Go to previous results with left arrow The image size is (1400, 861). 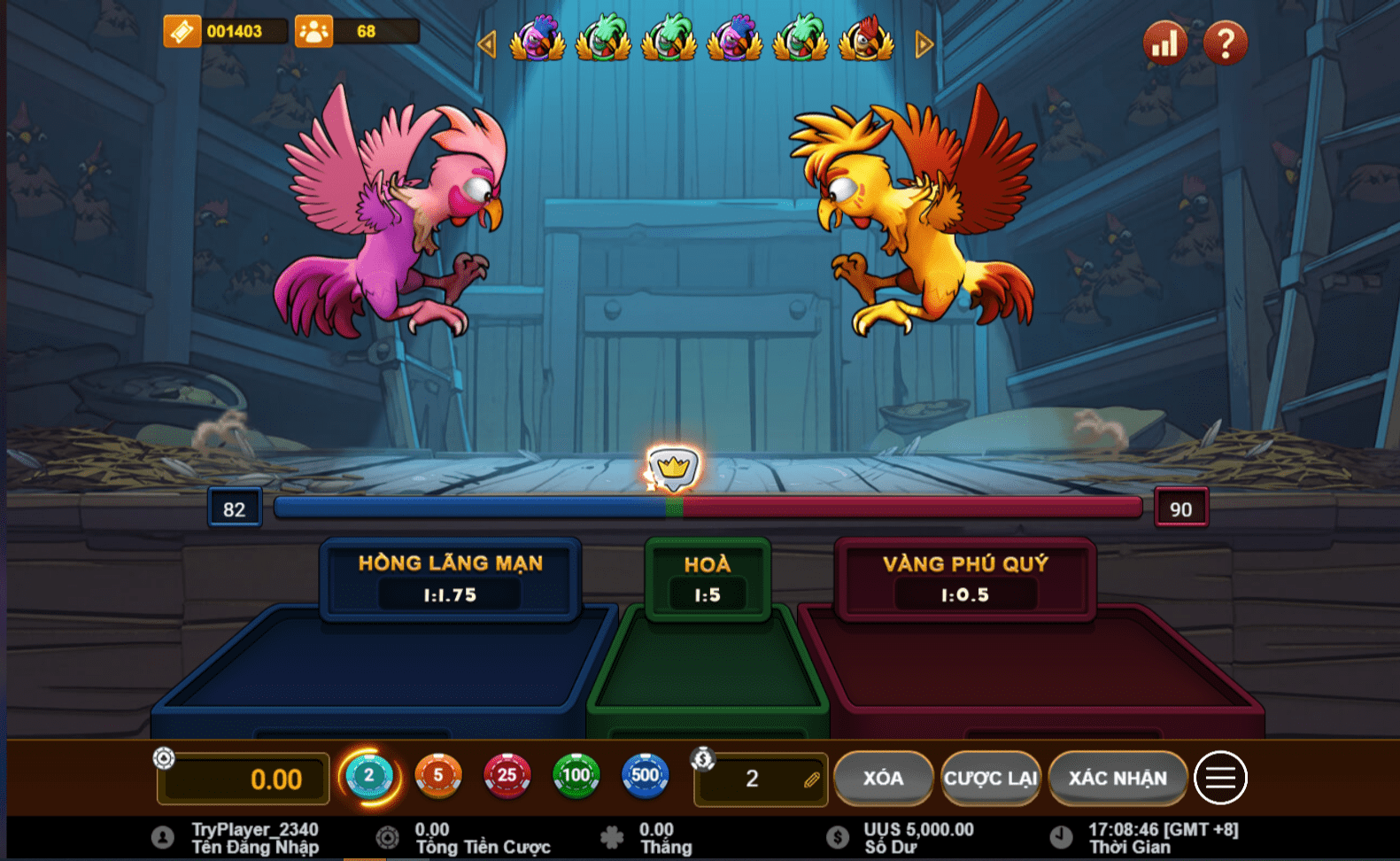(486, 43)
